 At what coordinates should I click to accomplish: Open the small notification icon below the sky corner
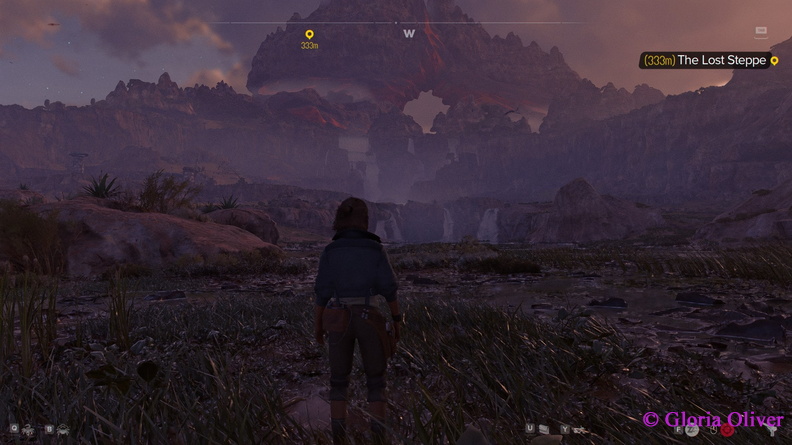[x=761, y=32]
